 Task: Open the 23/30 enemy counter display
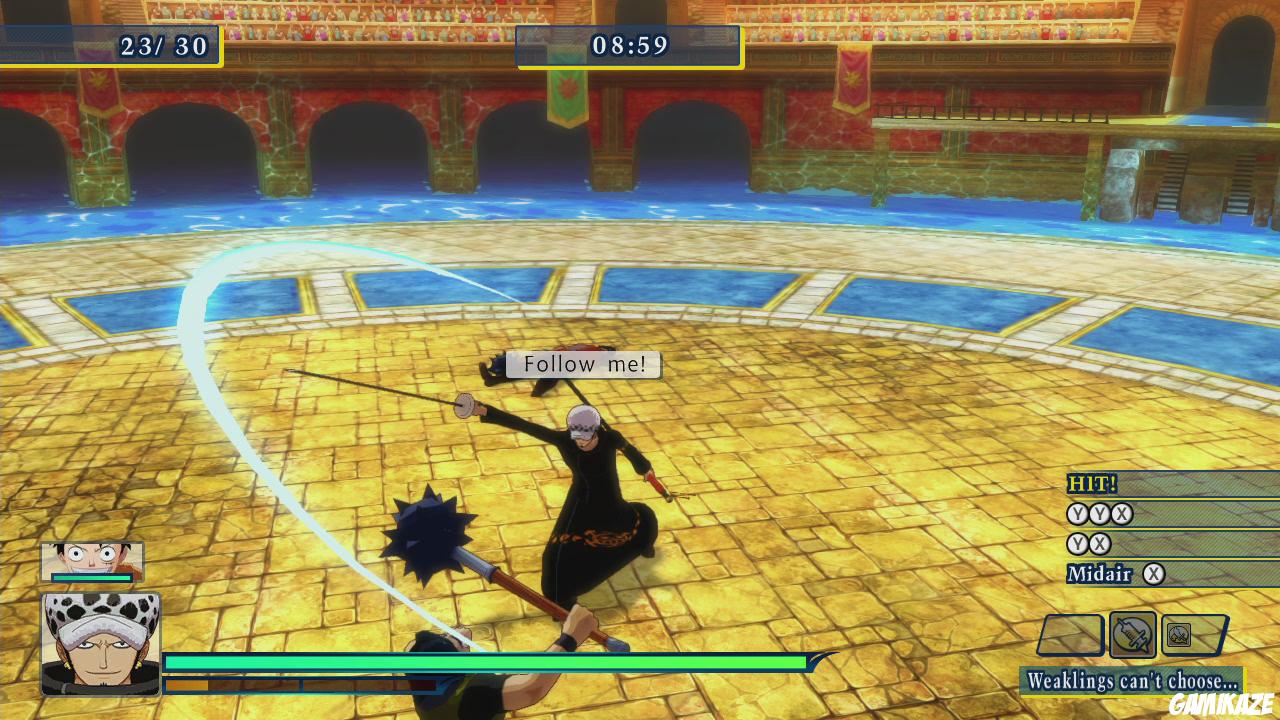tap(163, 45)
